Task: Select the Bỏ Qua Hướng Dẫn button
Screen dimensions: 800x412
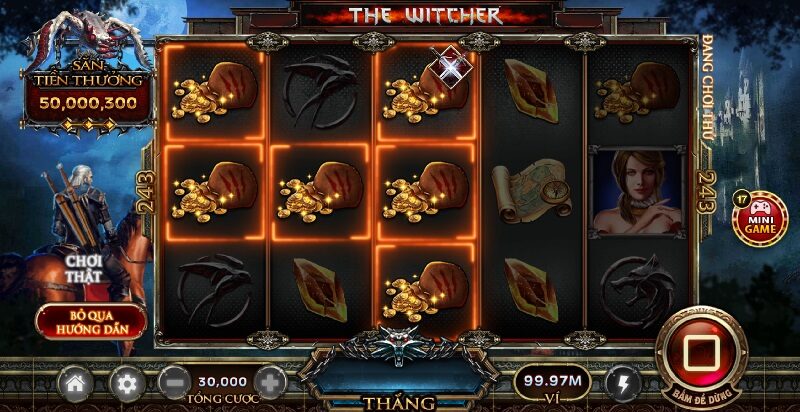Action: 91,320
